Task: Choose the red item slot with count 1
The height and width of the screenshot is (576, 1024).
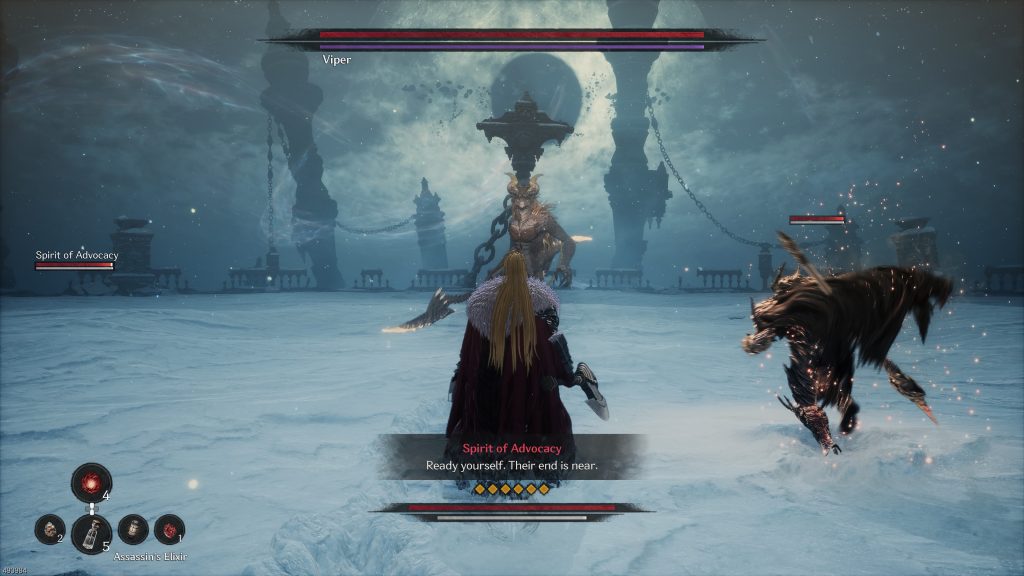Action: 169,529
